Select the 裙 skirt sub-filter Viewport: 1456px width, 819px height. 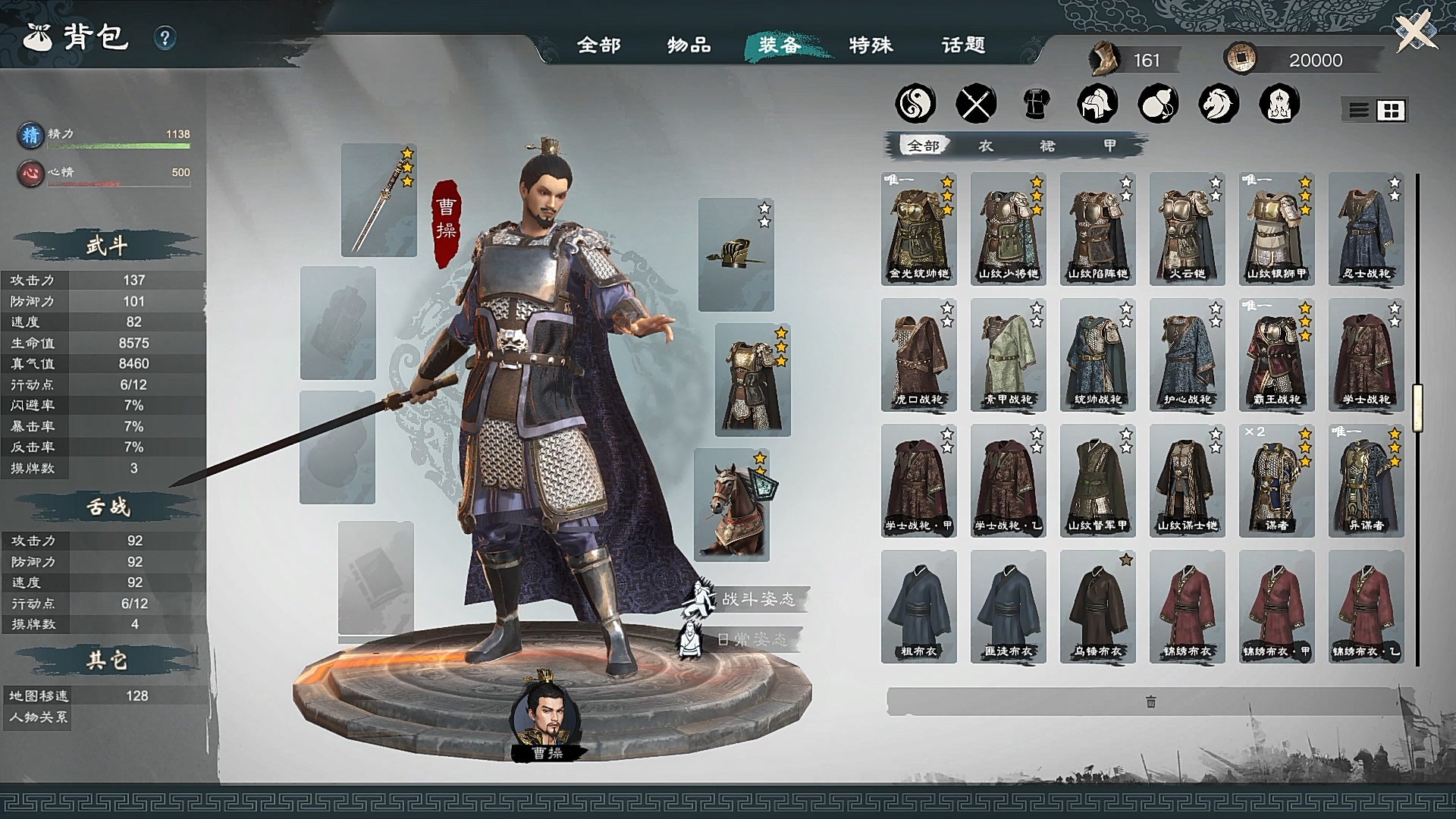1046,146
